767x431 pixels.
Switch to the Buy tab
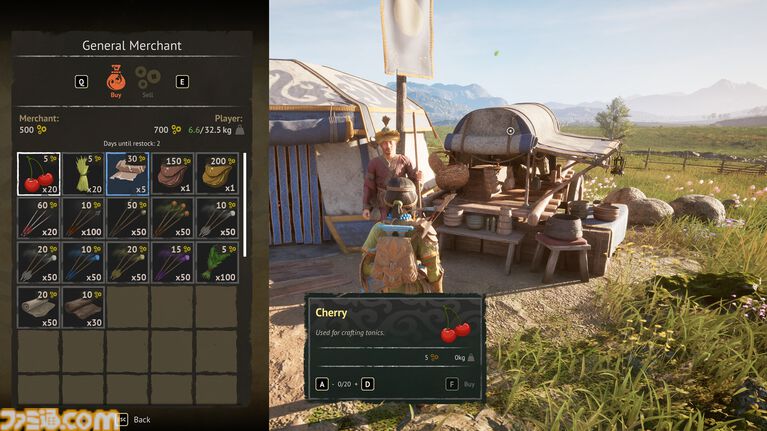coord(115,80)
